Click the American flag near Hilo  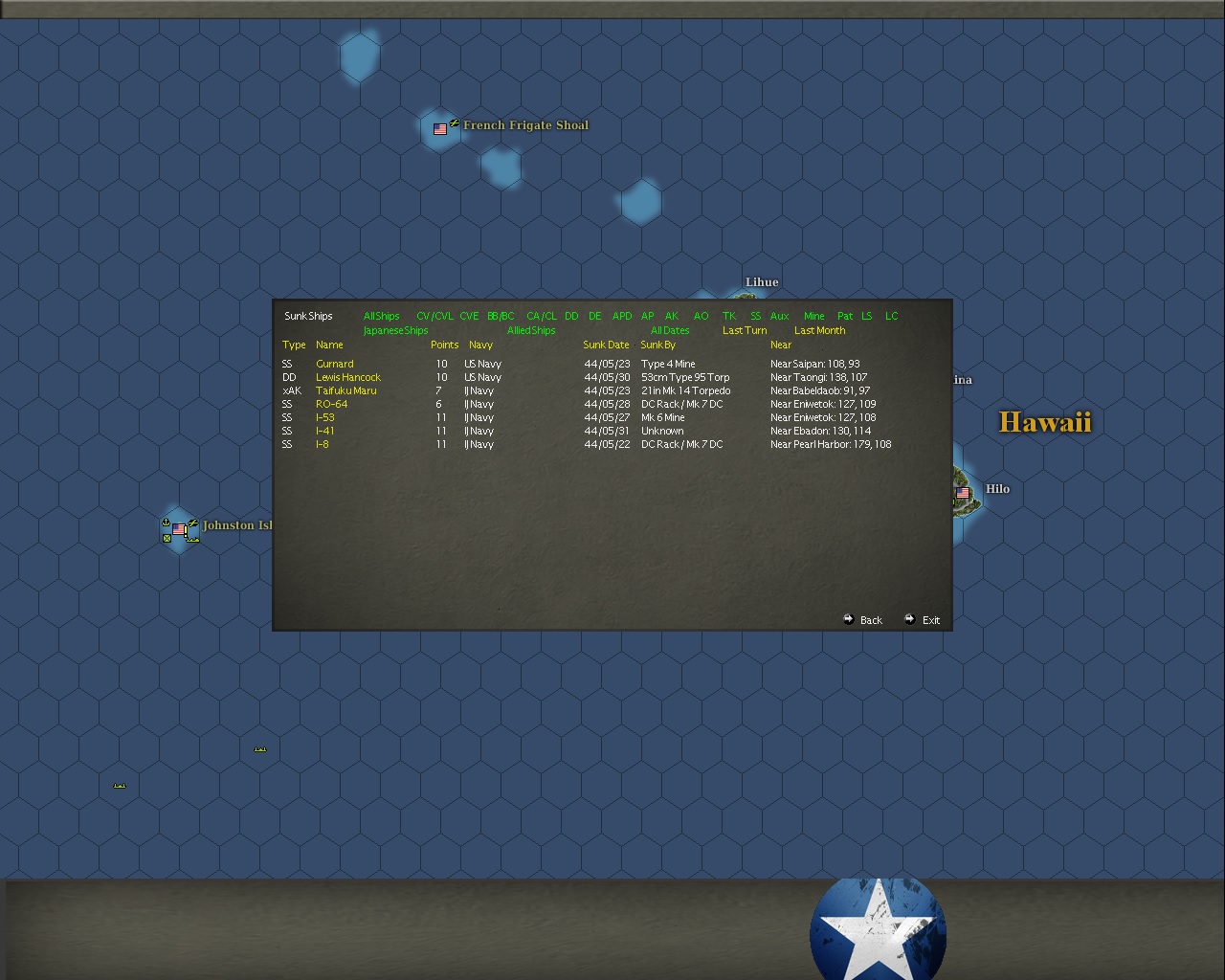pyautogui.click(x=962, y=491)
